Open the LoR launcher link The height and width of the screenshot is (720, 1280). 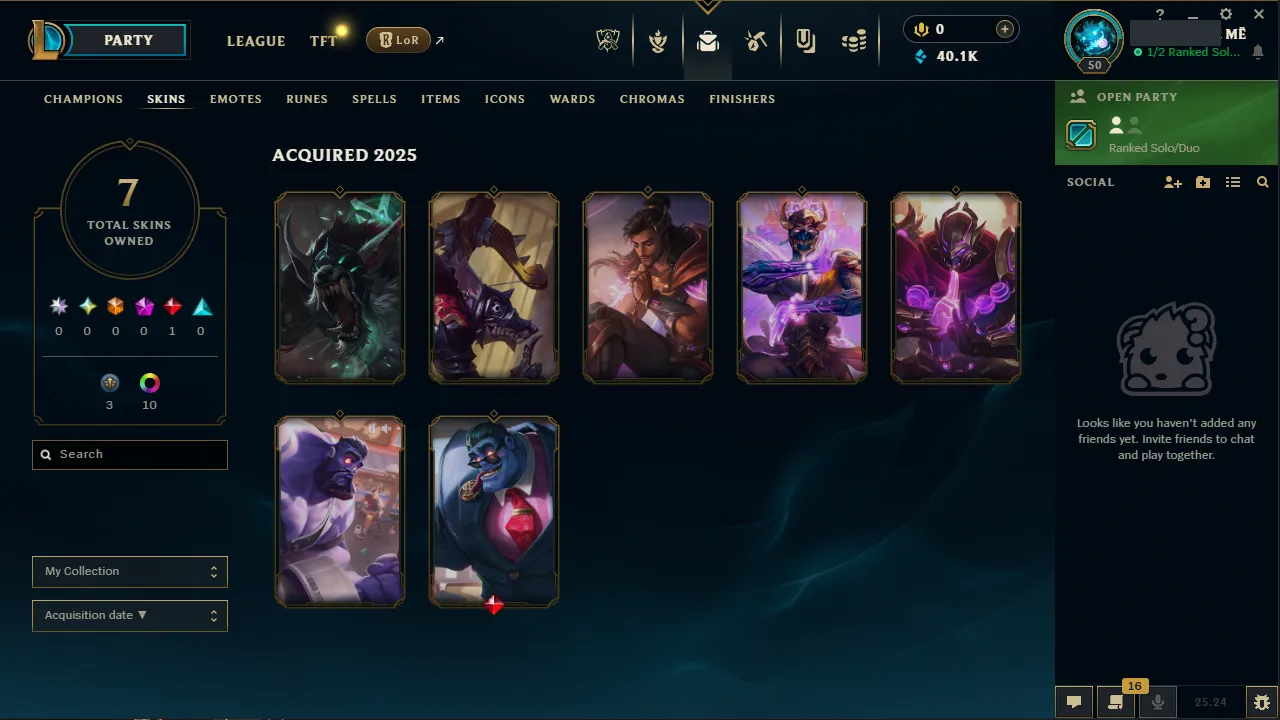click(398, 40)
